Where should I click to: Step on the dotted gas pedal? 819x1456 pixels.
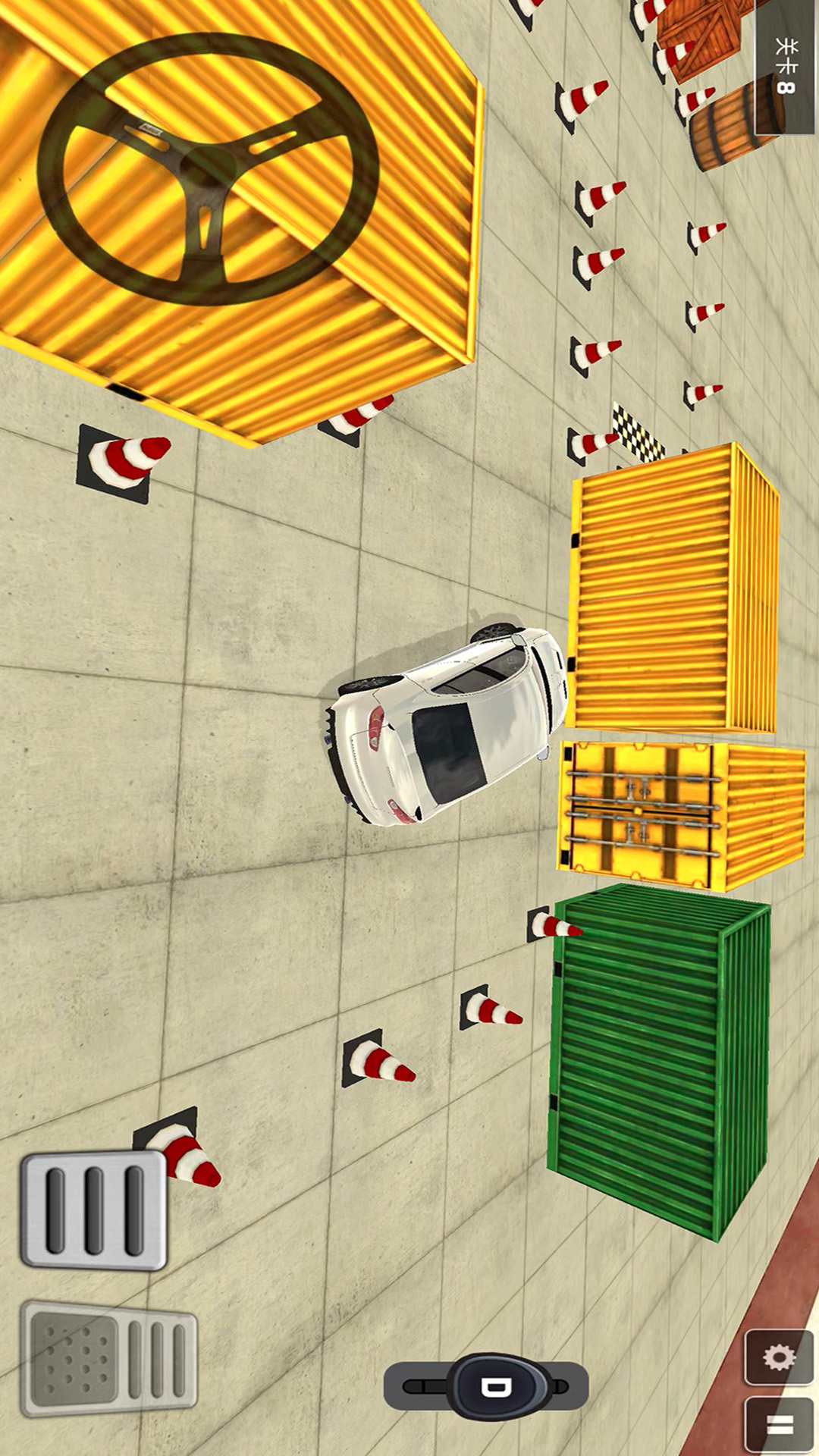[x=109, y=1357]
